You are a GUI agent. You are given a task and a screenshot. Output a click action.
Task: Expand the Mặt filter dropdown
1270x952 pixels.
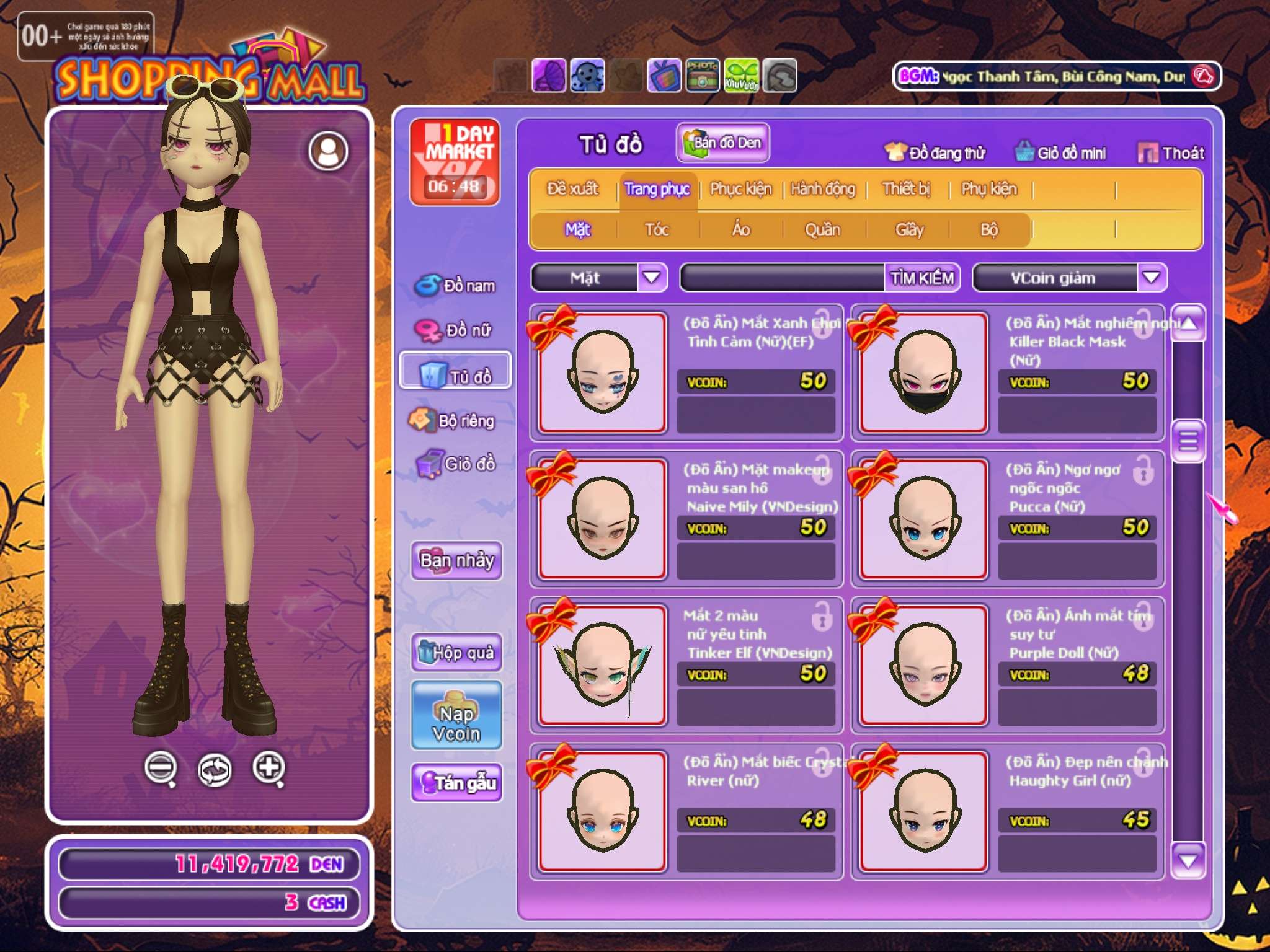(651, 277)
